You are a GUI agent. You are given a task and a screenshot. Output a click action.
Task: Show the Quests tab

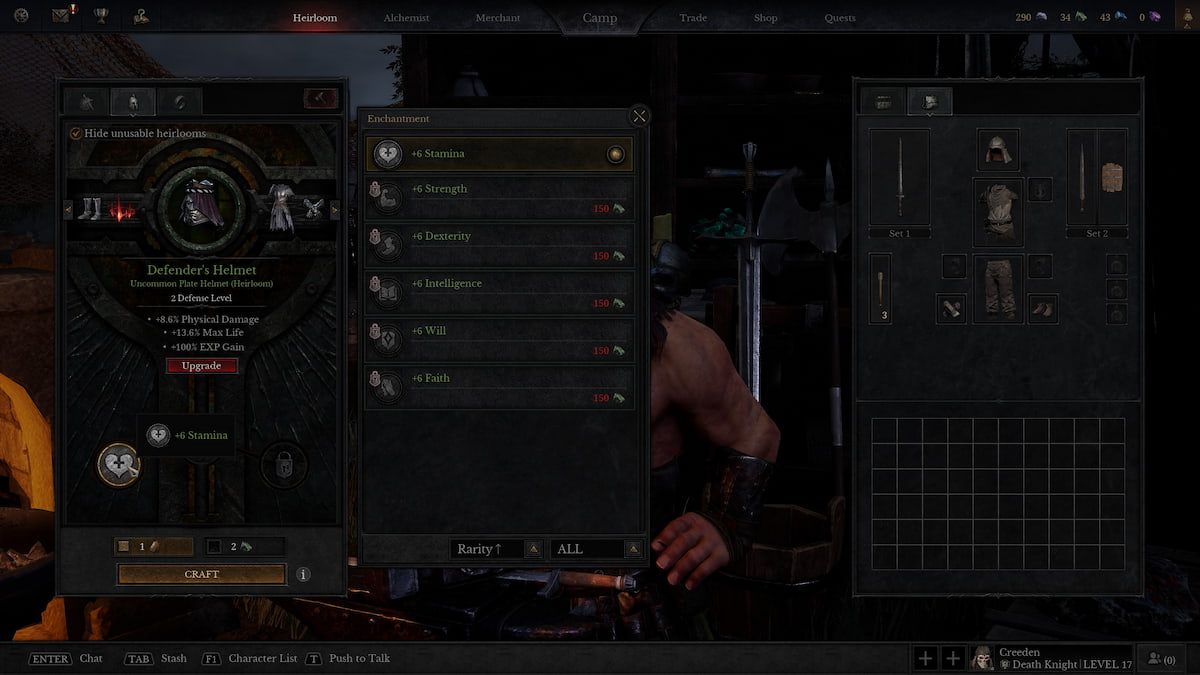click(840, 18)
